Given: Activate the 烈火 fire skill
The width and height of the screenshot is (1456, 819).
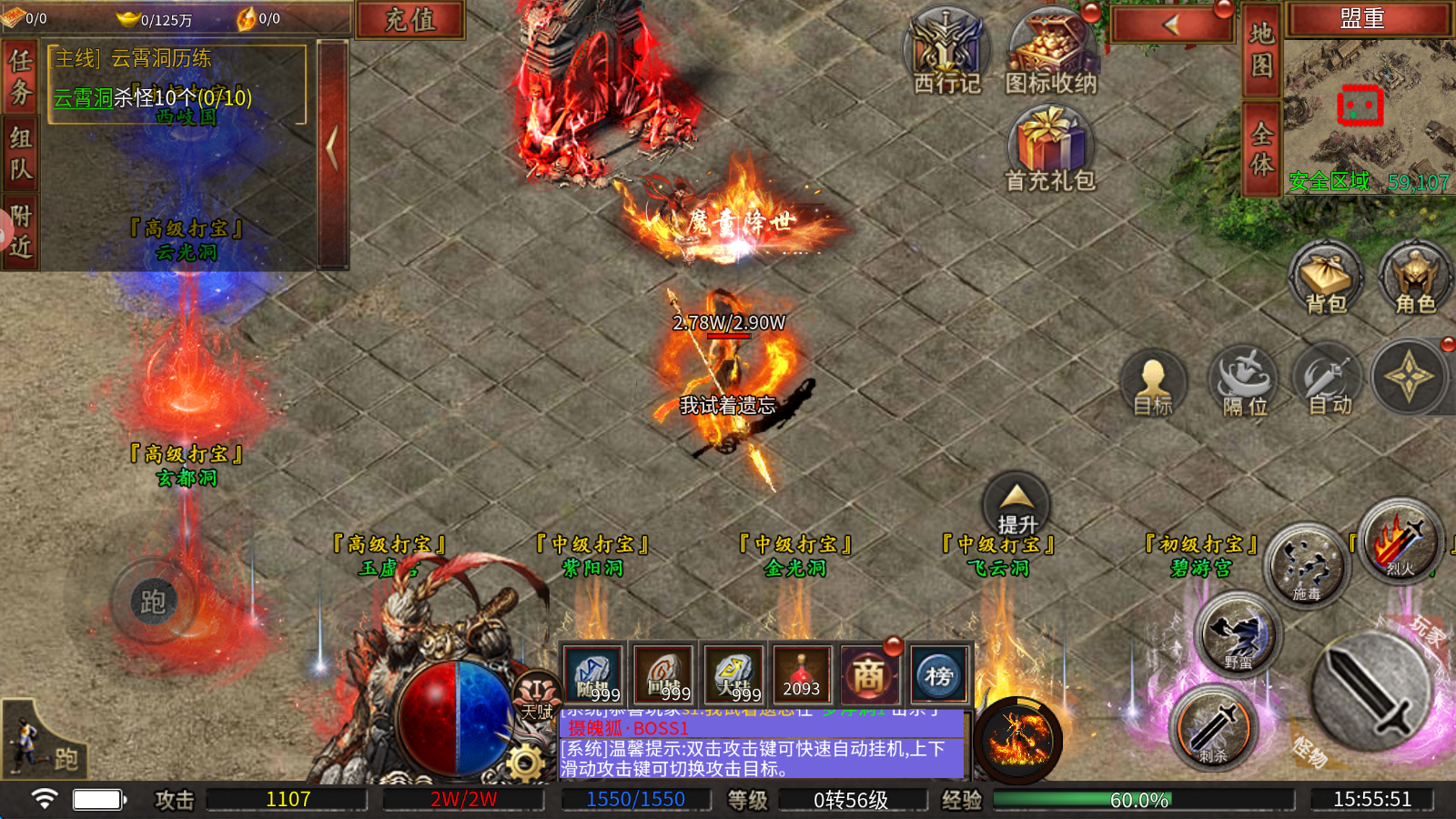Looking at the screenshot, I should coord(1400,541).
